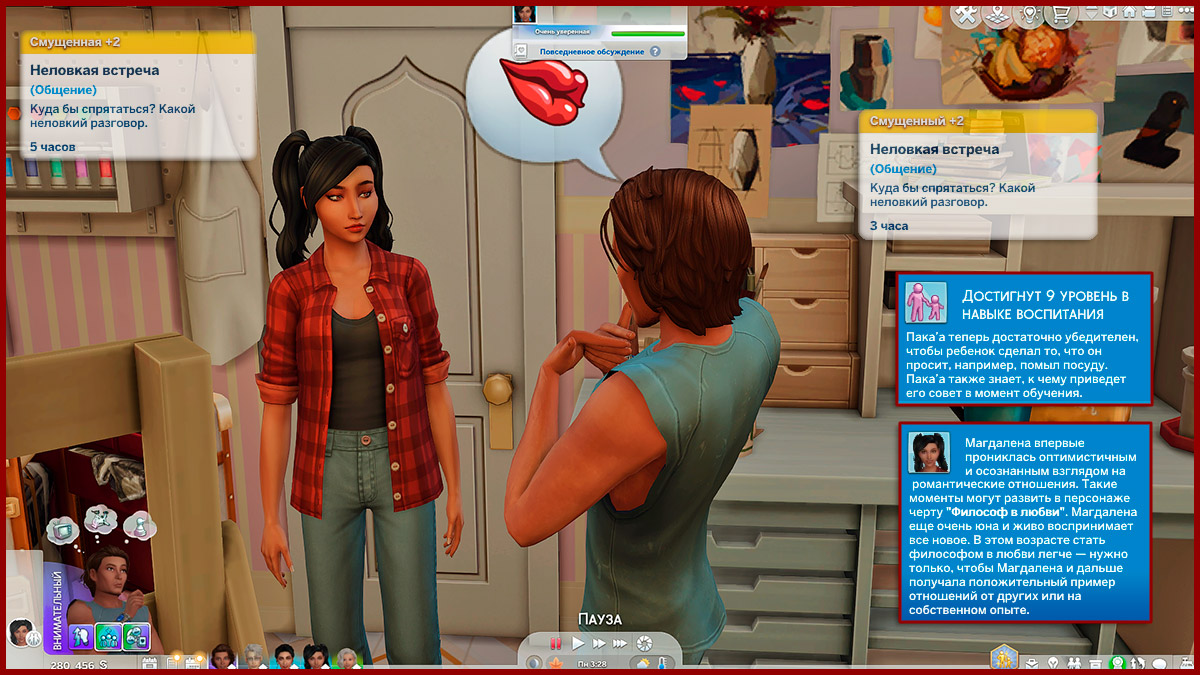
Task: Open build mode with the tools icon
Action: point(966,14)
